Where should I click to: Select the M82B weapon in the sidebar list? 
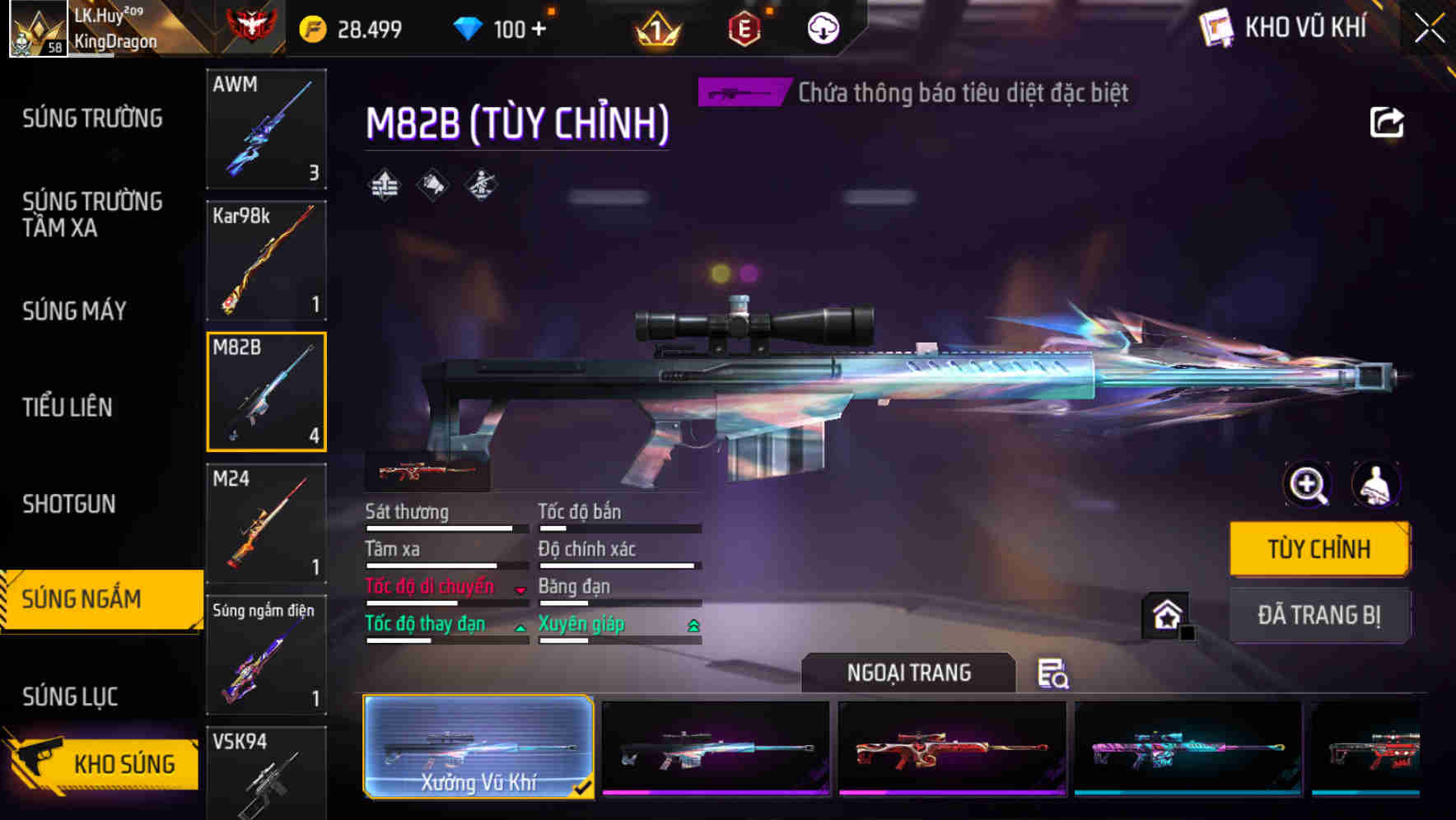click(266, 391)
